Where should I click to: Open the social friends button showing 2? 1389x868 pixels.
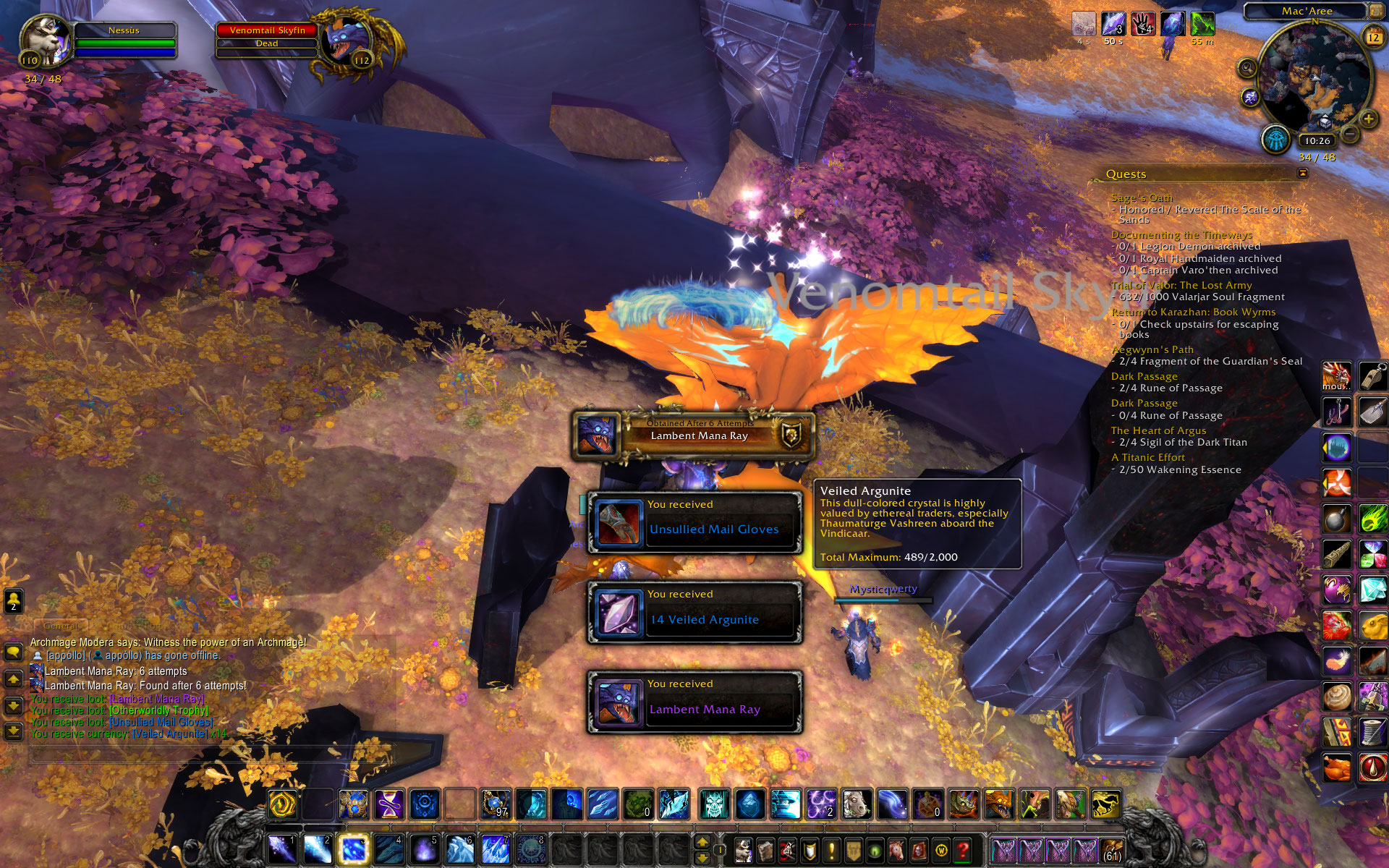(x=14, y=600)
